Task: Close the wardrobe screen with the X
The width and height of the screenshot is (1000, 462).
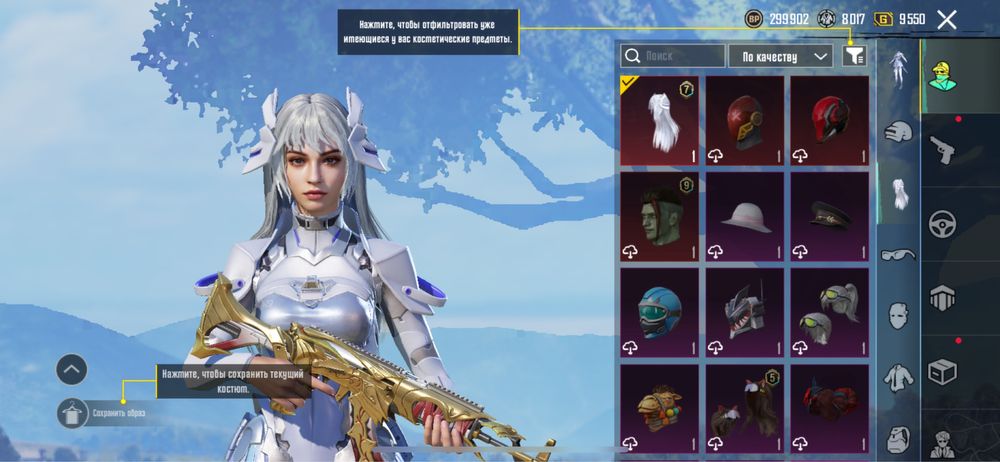Action: (x=946, y=19)
